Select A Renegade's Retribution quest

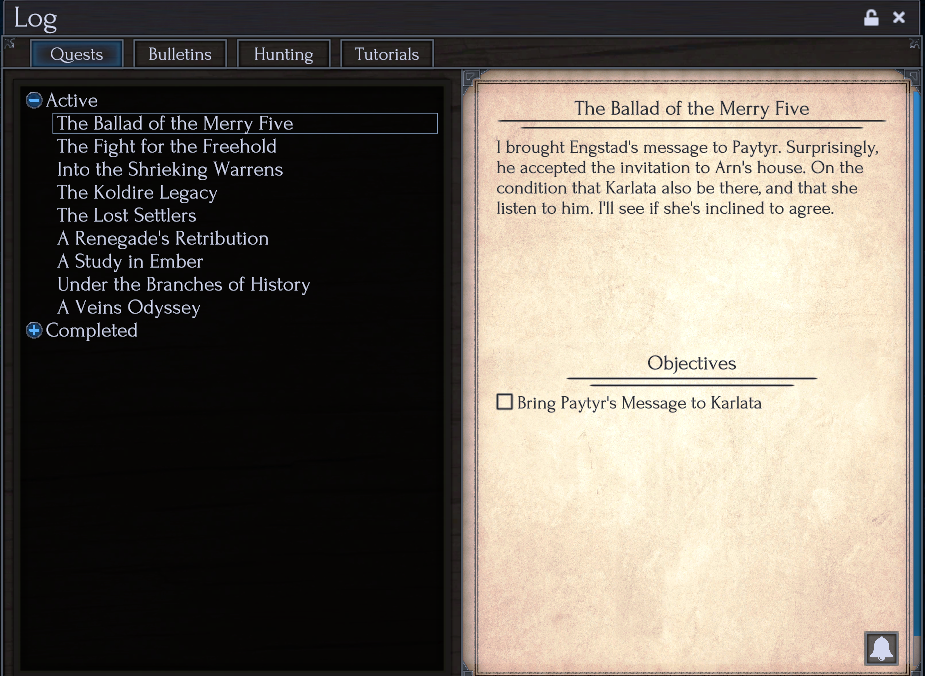[x=163, y=239]
